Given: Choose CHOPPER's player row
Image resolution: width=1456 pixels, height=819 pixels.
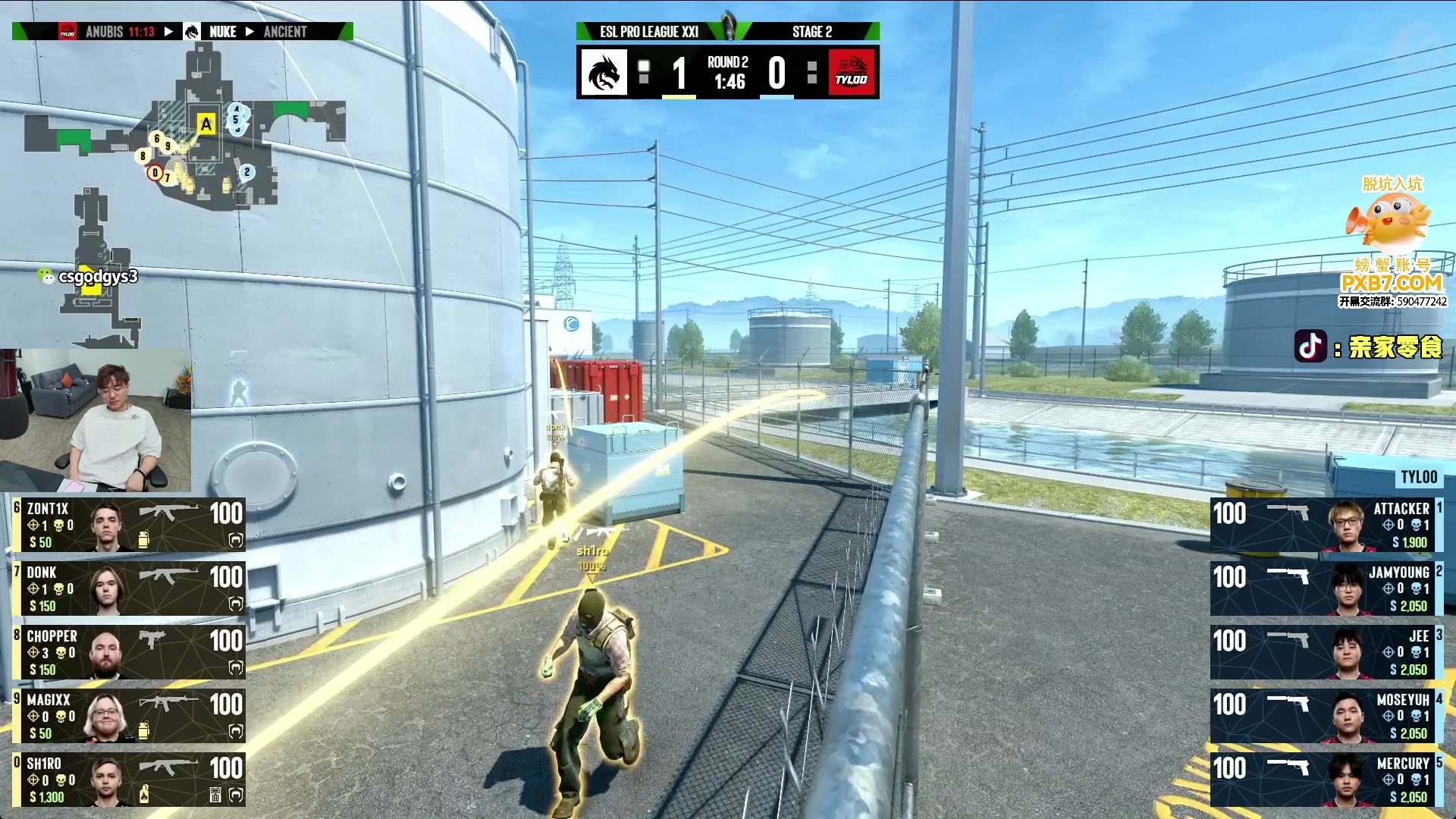Looking at the screenshot, I should (x=129, y=652).
